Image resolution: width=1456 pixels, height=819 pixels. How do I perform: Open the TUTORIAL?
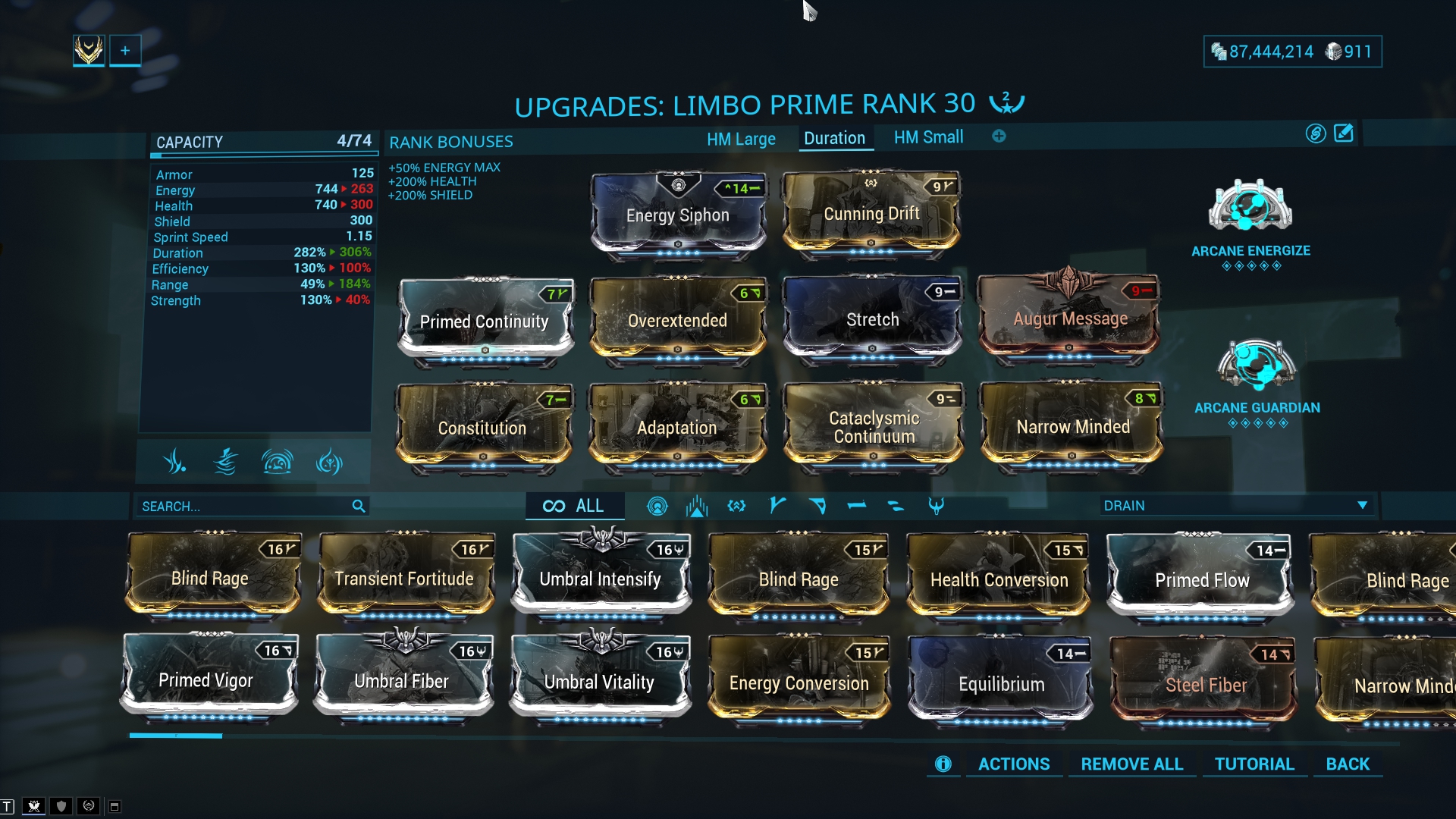click(x=1254, y=764)
